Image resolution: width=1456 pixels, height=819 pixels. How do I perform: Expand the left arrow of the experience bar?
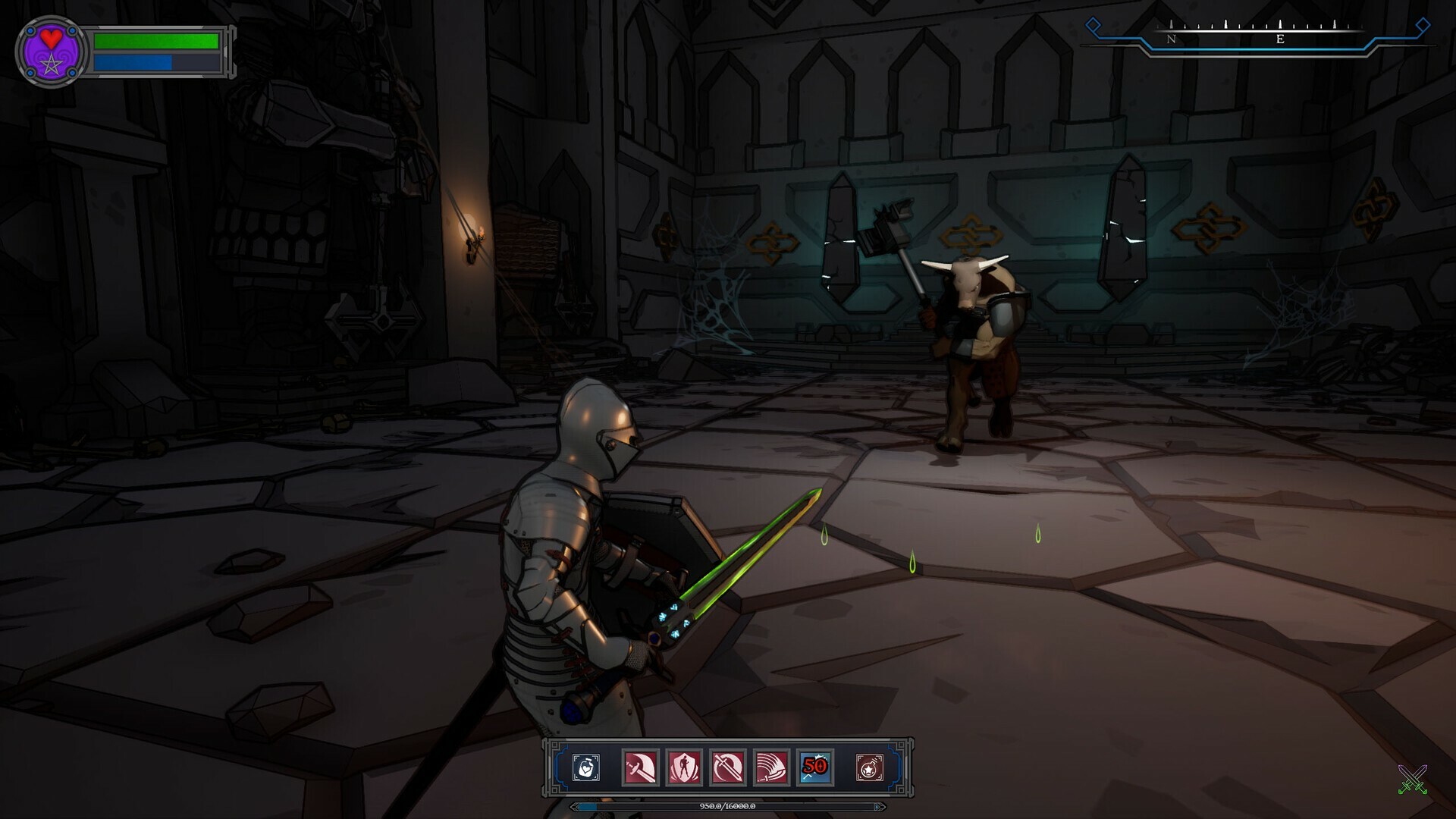pyautogui.click(x=575, y=807)
